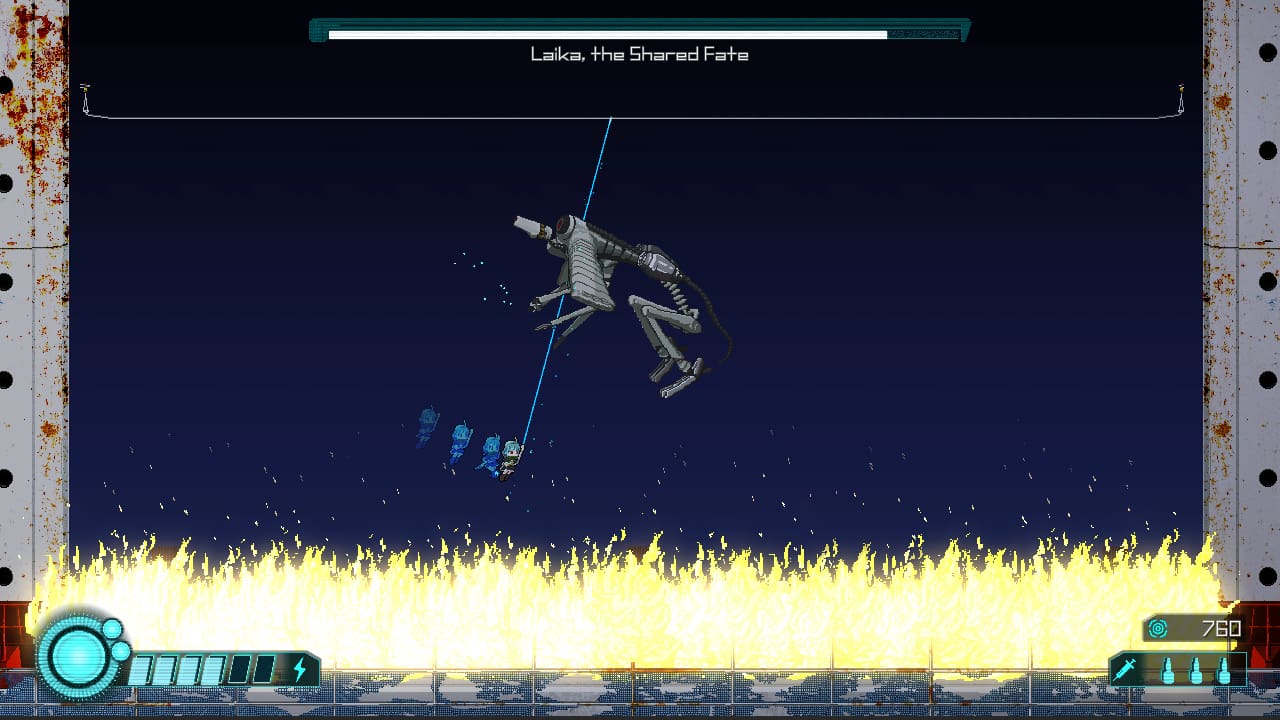Click the white boss health bar fill
Viewport: 1280px width, 720px height.
(610, 33)
